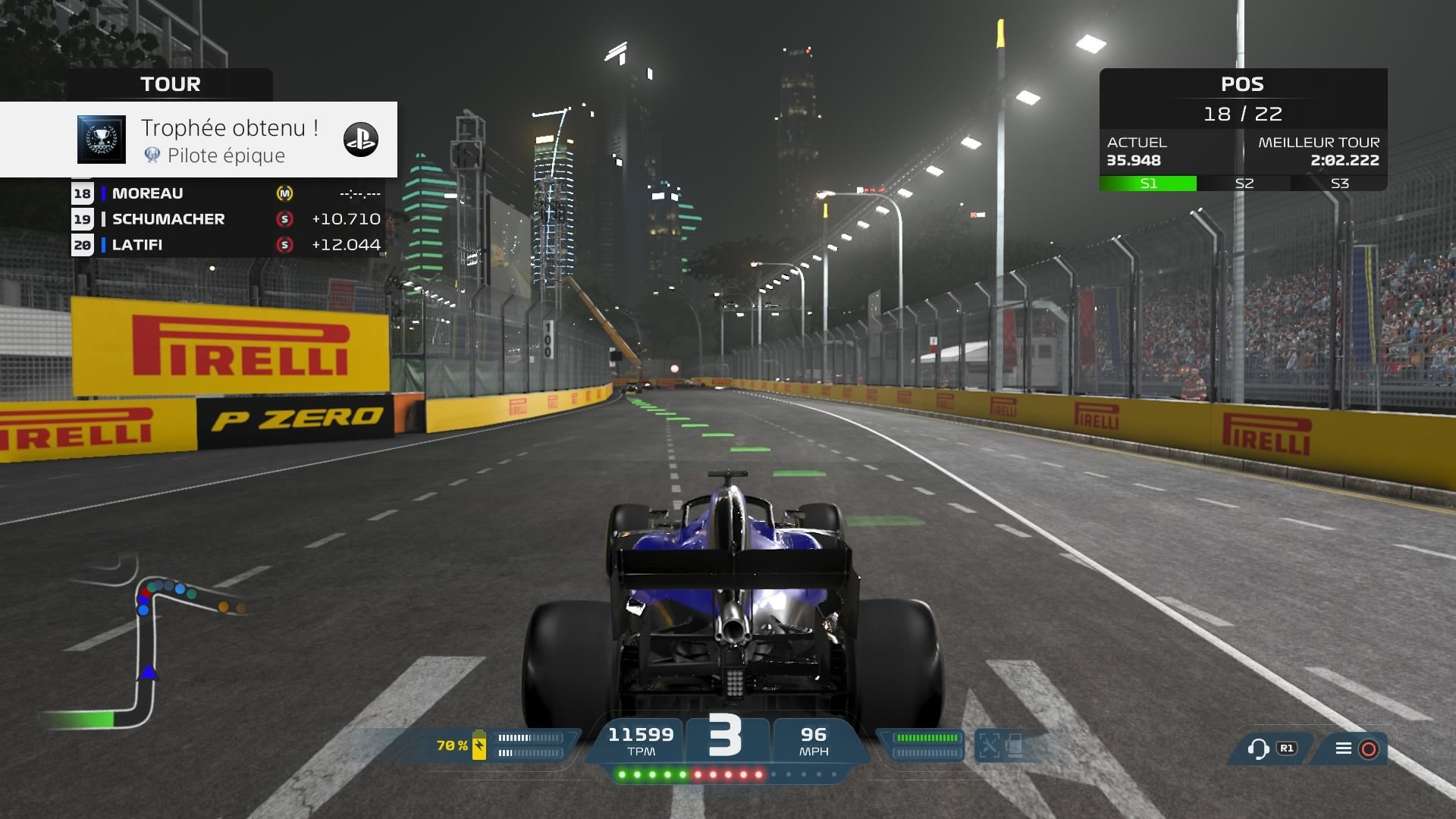Select the PlayStation logo on the notification
Image resolution: width=1456 pixels, height=819 pixels.
(x=361, y=140)
